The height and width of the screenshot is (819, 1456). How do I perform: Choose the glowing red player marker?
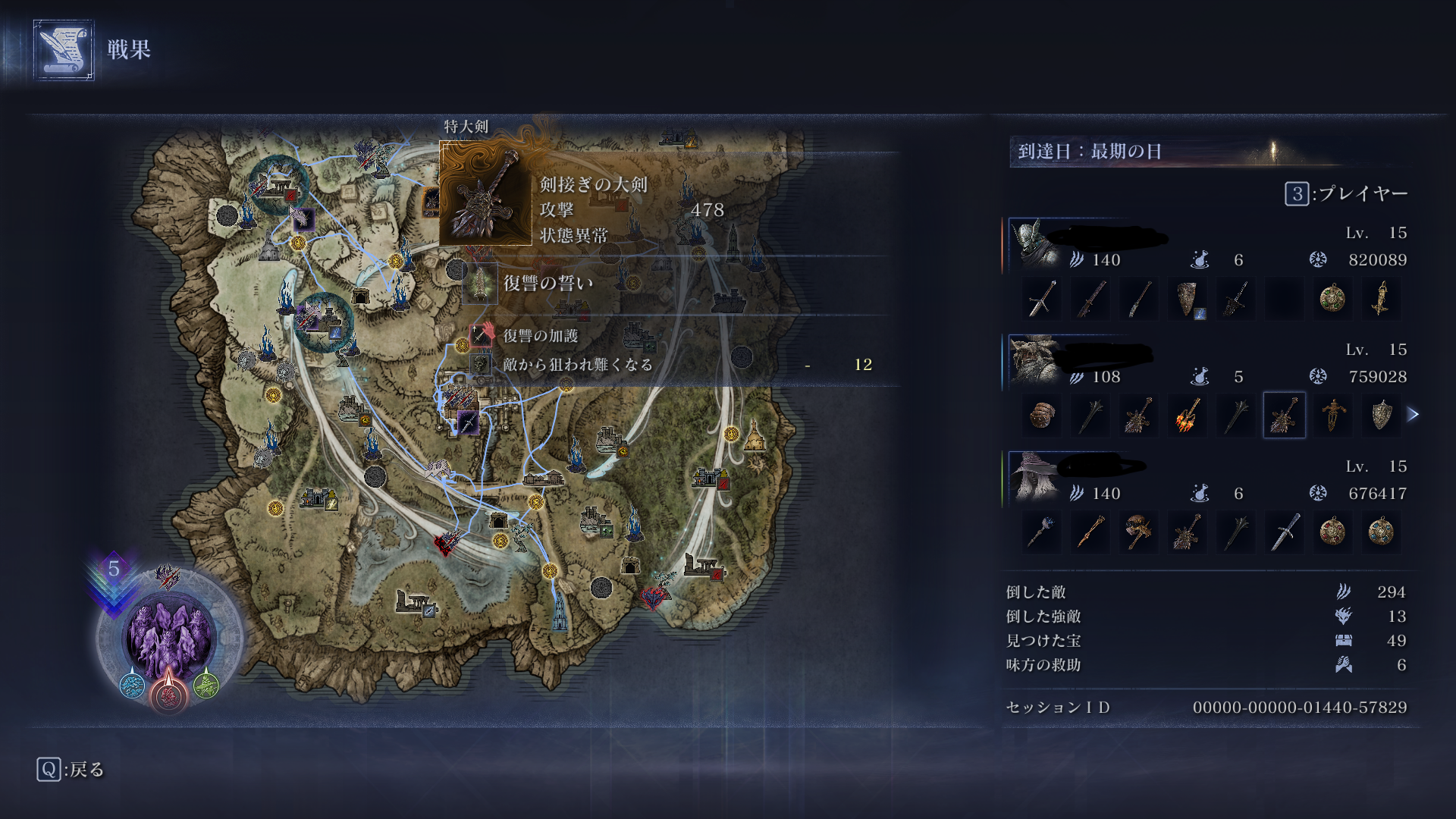click(168, 693)
